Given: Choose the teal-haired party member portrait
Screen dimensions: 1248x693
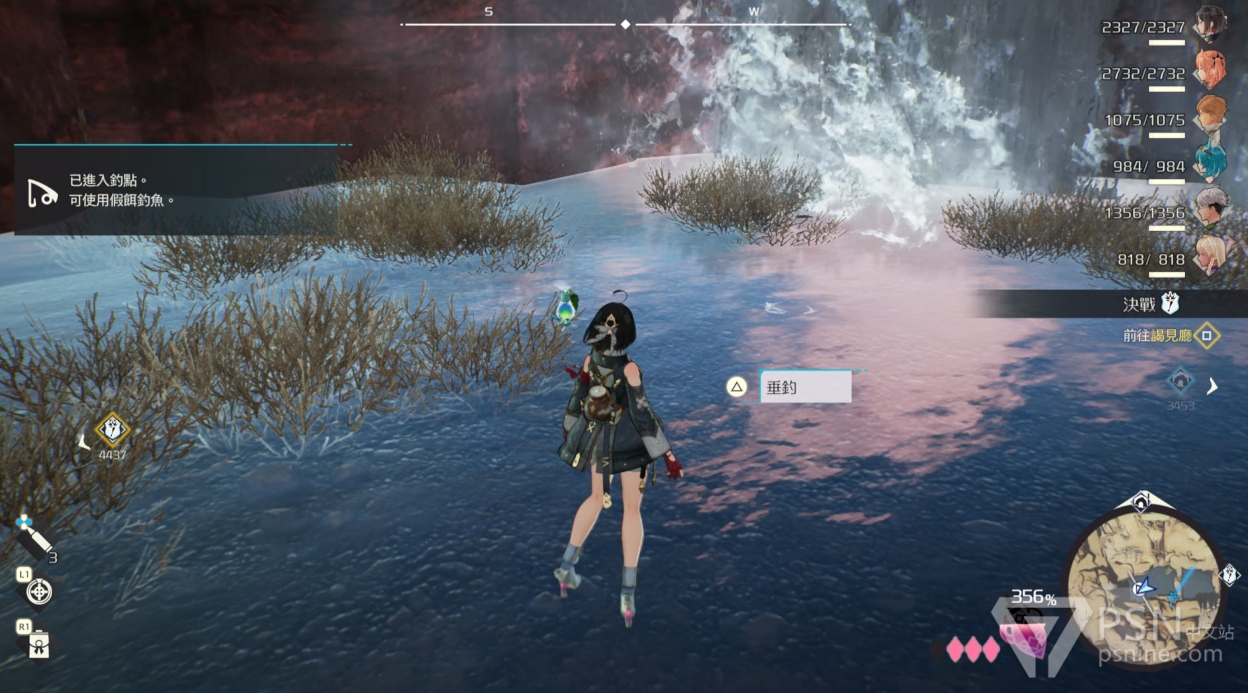Looking at the screenshot, I should tap(1210, 163).
